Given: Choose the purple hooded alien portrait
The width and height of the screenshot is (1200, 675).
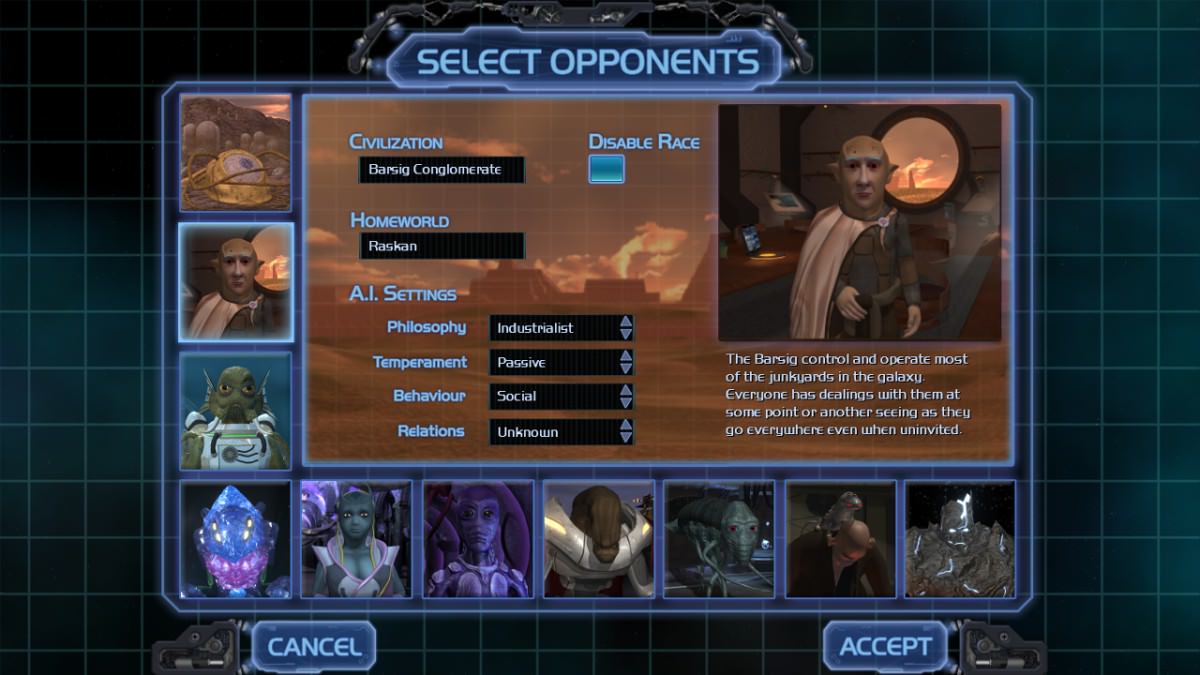Looking at the screenshot, I should click(477, 539).
